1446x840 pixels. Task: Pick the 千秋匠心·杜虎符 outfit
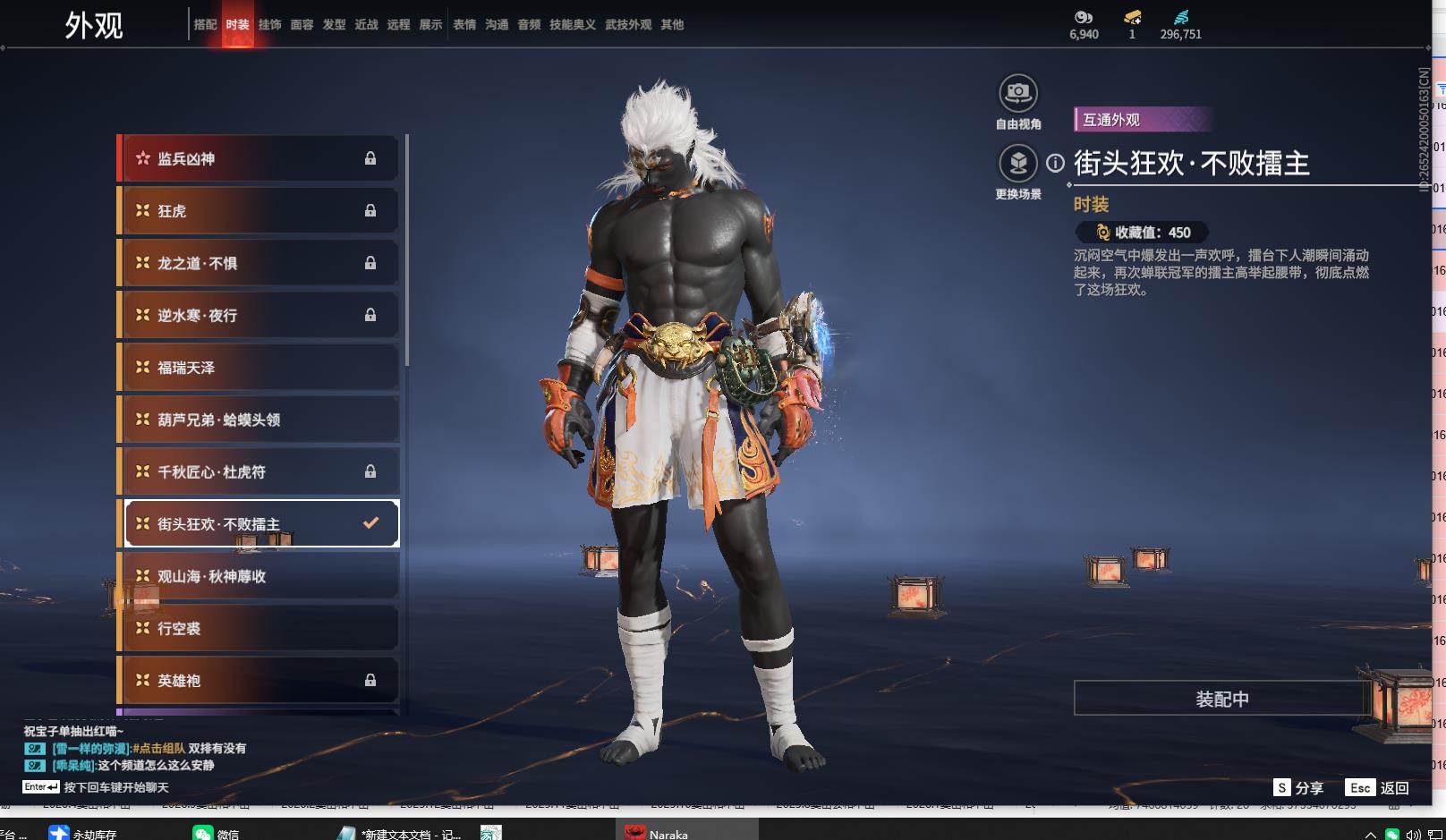[x=259, y=471]
